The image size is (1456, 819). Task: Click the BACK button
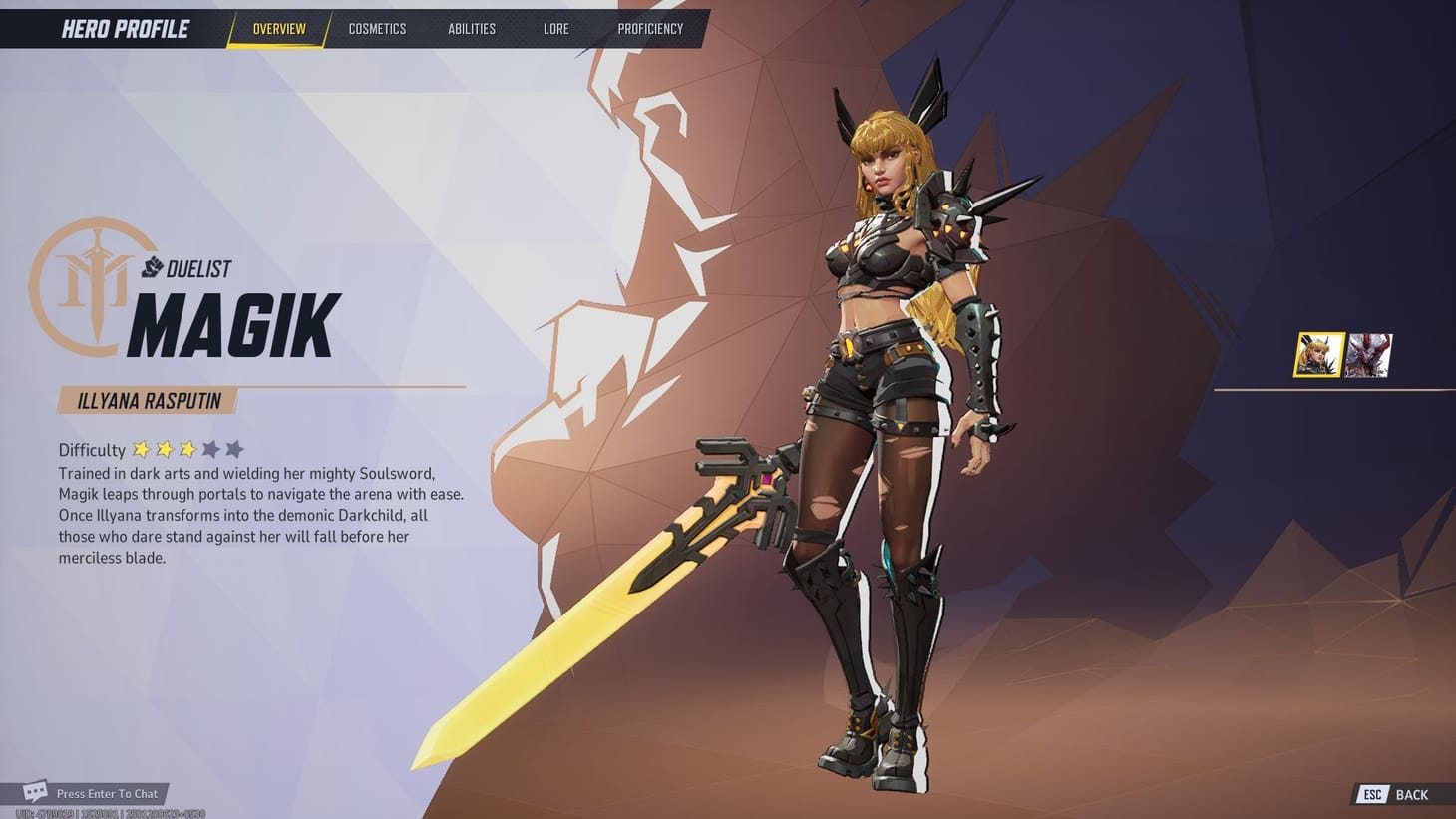pos(1412,794)
